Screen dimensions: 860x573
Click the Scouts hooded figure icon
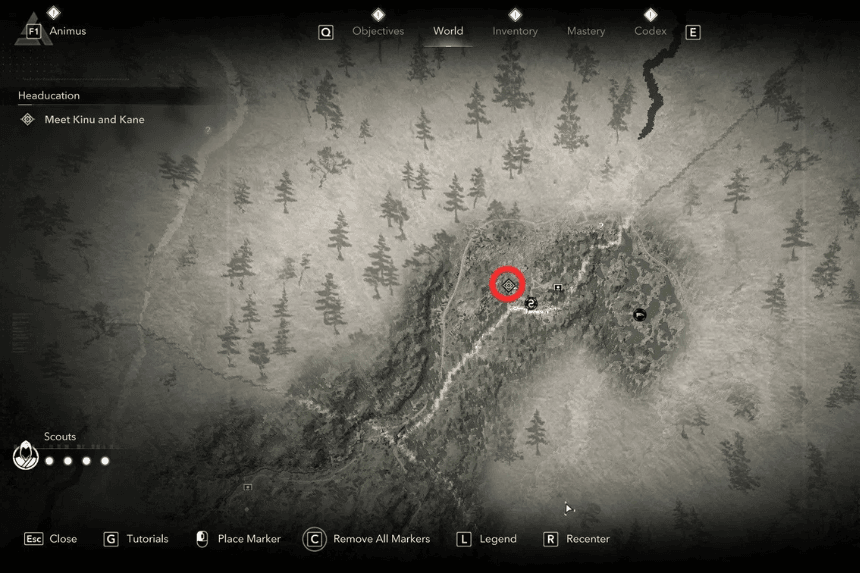click(25, 457)
